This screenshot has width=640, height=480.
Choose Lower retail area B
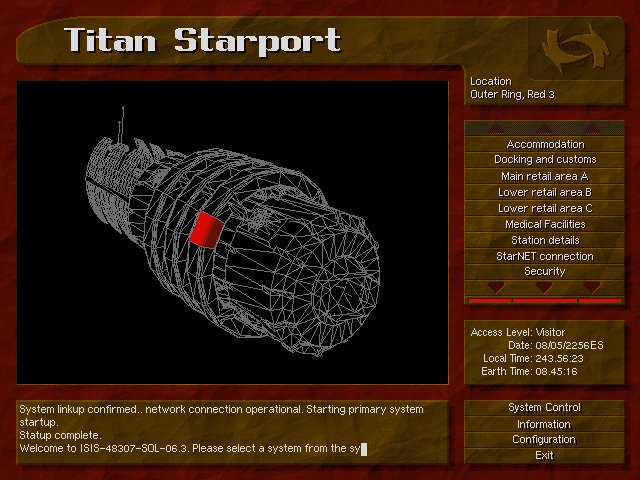click(x=545, y=192)
